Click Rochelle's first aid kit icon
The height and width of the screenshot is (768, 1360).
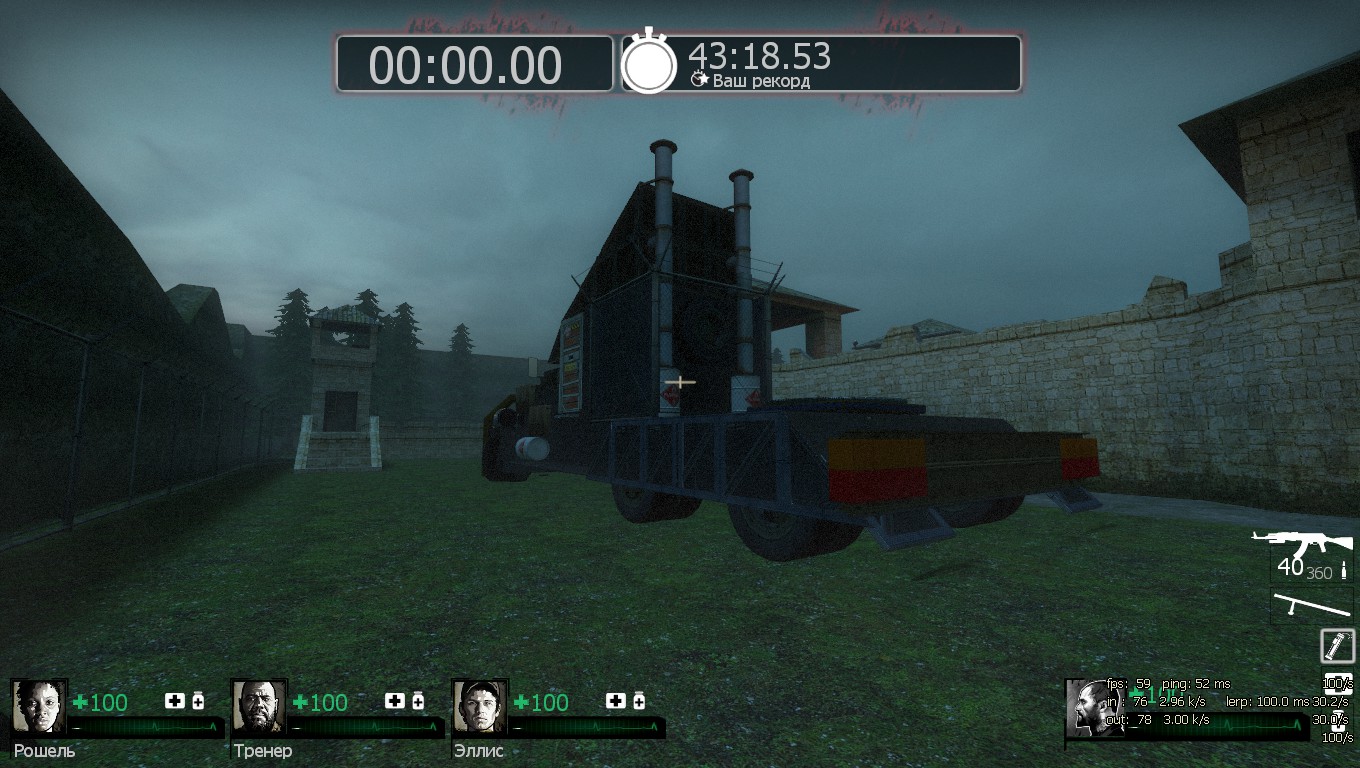(x=175, y=701)
